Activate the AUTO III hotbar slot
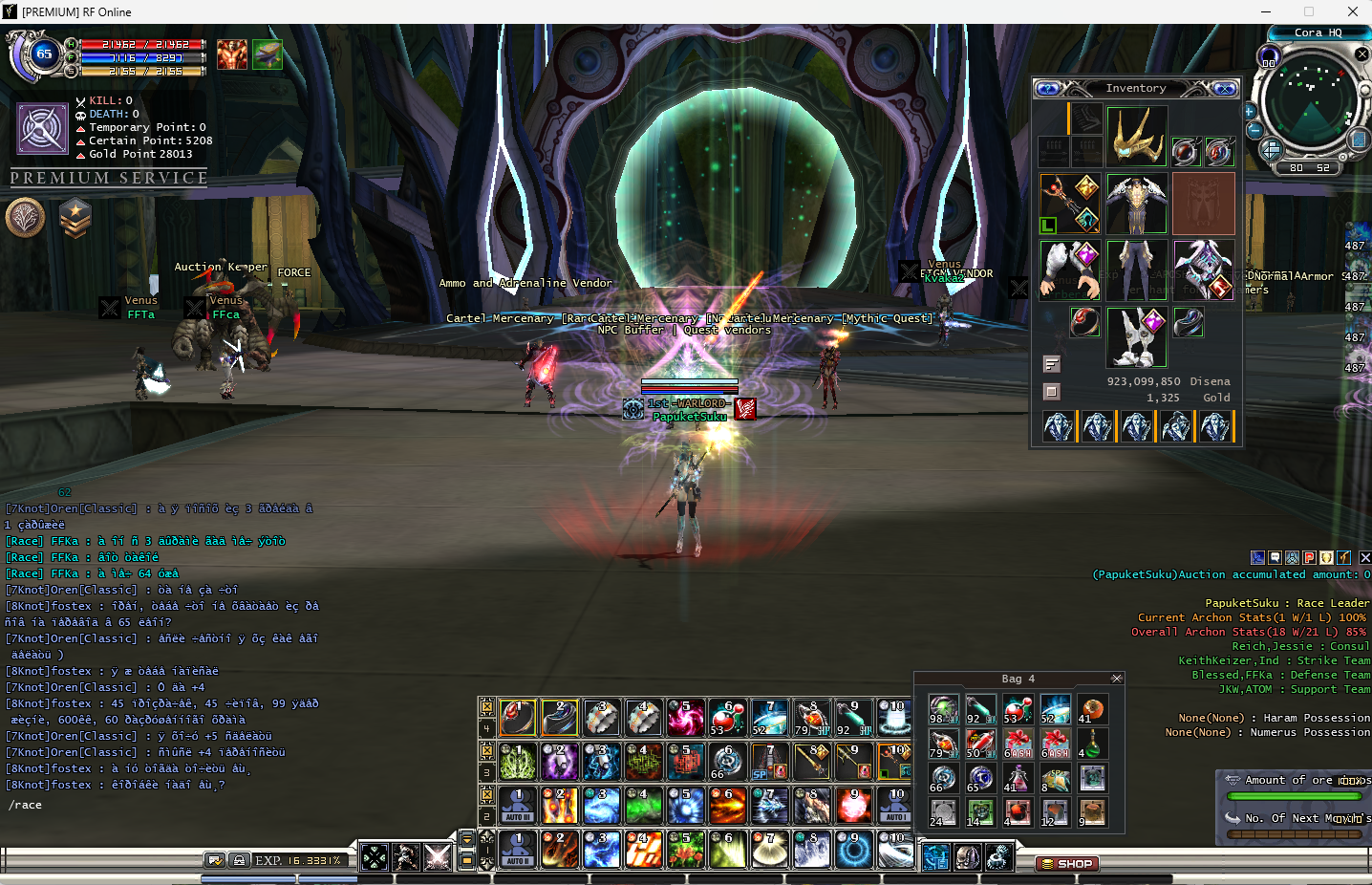 [x=518, y=805]
